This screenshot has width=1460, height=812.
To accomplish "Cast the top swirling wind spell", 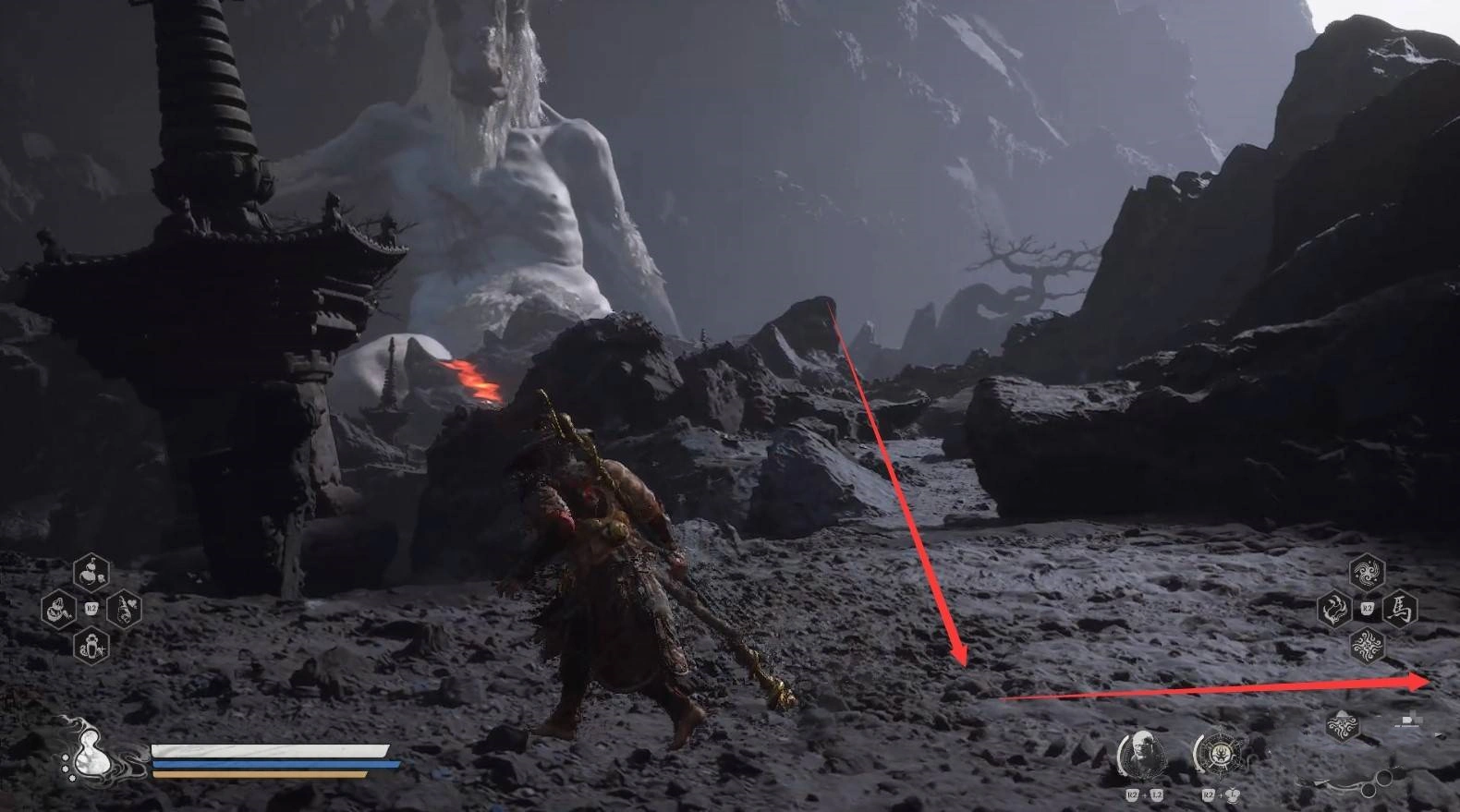I will coord(1367,574).
